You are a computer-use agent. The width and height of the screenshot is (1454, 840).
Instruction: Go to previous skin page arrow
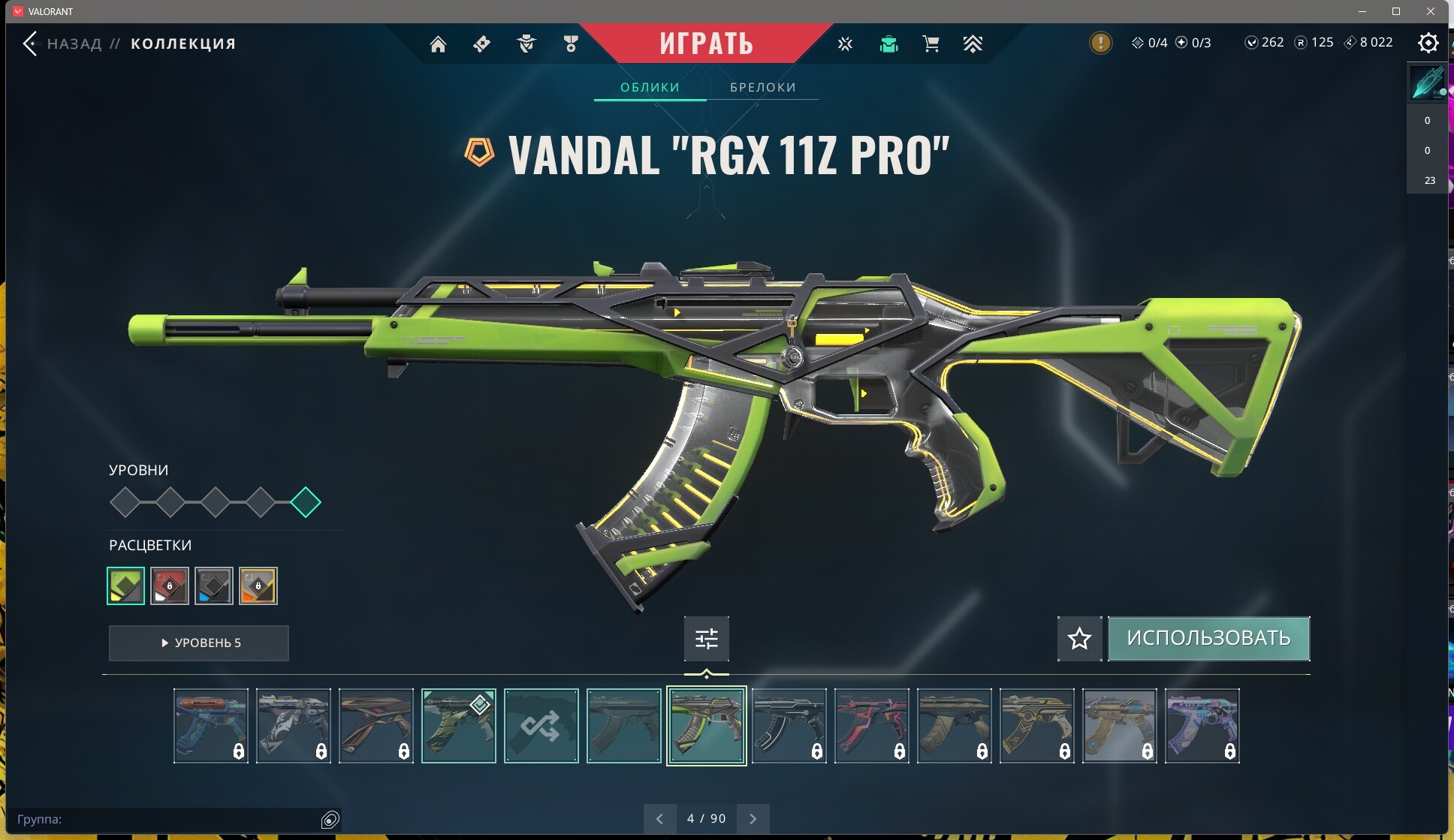659,819
